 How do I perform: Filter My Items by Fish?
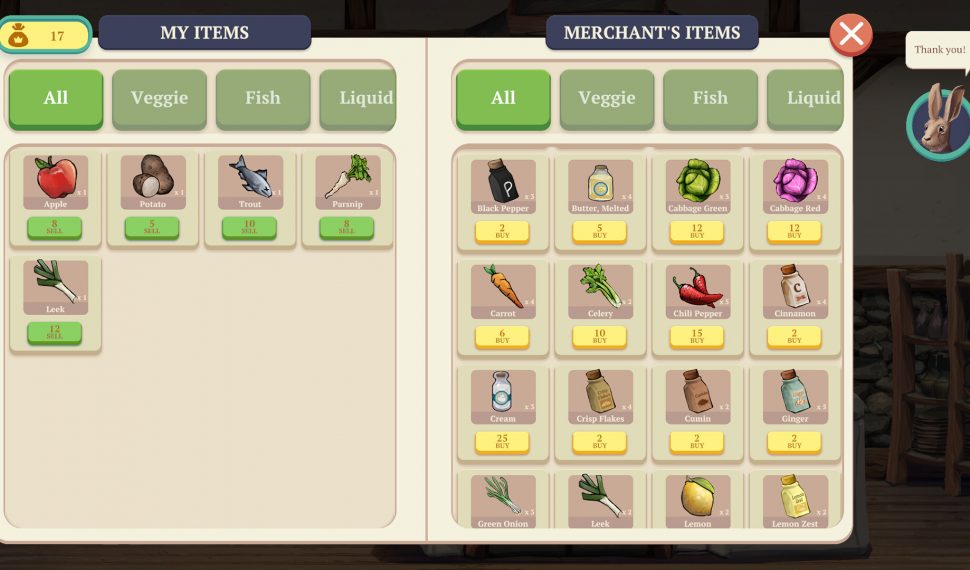tap(262, 98)
